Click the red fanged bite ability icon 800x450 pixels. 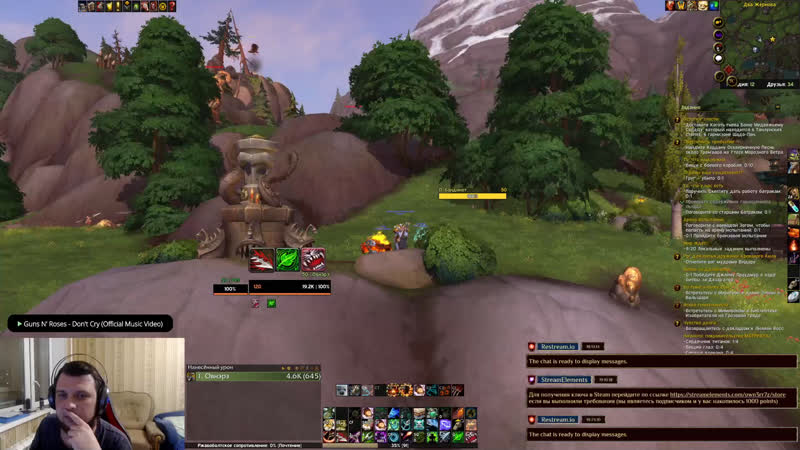(x=313, y=260)
